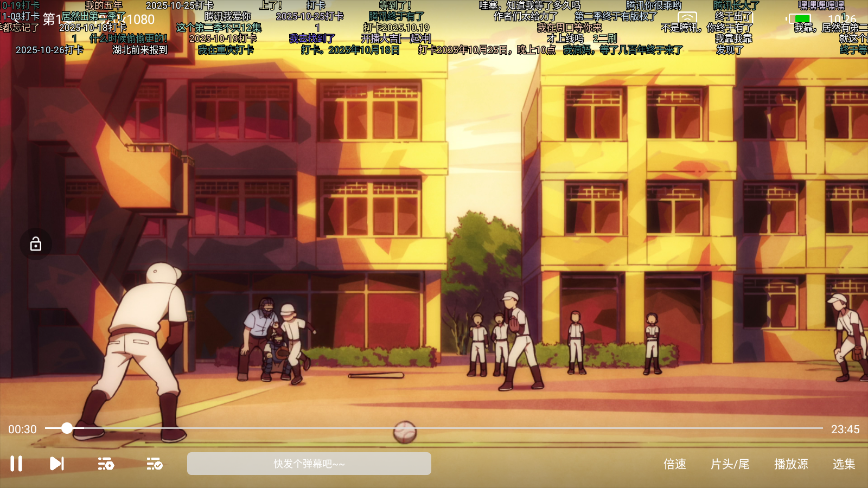Screen dimensions: 868x488
Task: Open the 倍速 playback speed menu
Action: point(675,464)
